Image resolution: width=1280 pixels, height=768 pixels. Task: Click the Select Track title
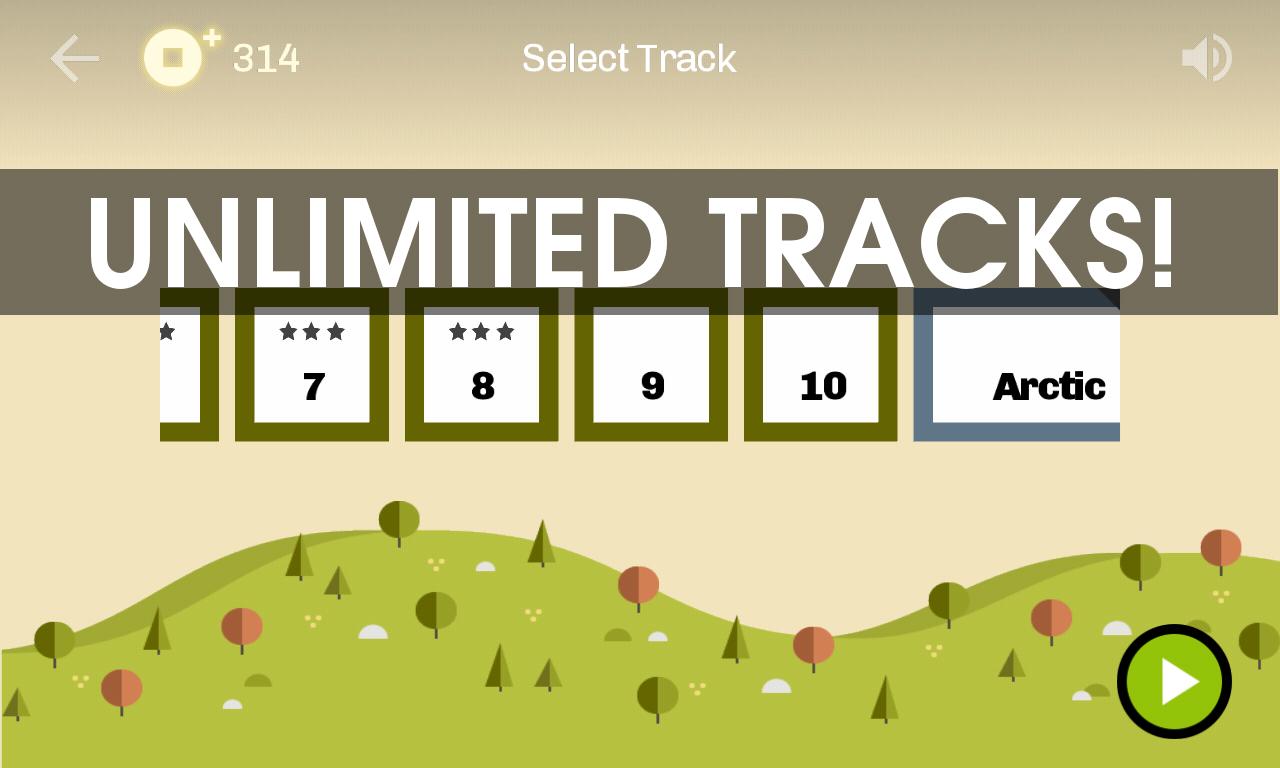tap(628, 58)
